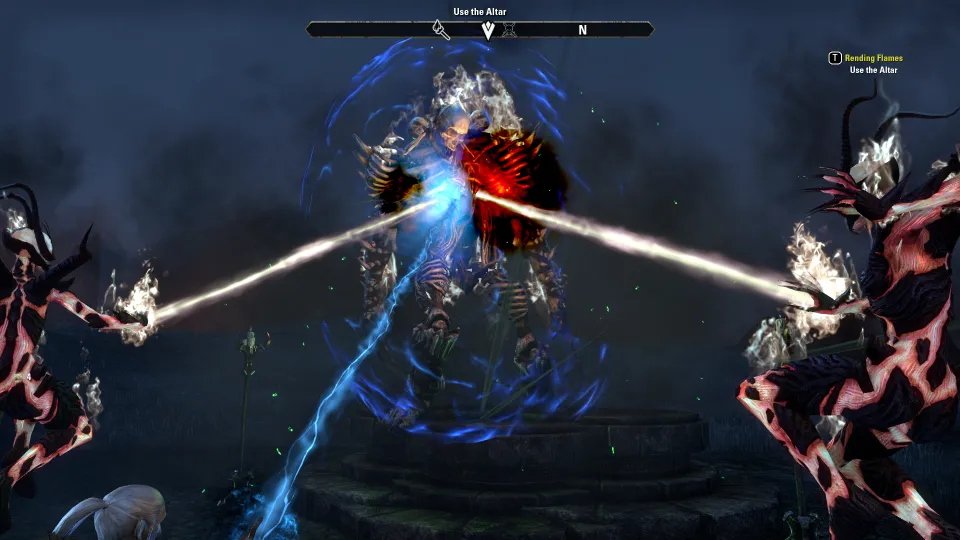Select the Rending Flames quest tracker entry

point(873,58)
